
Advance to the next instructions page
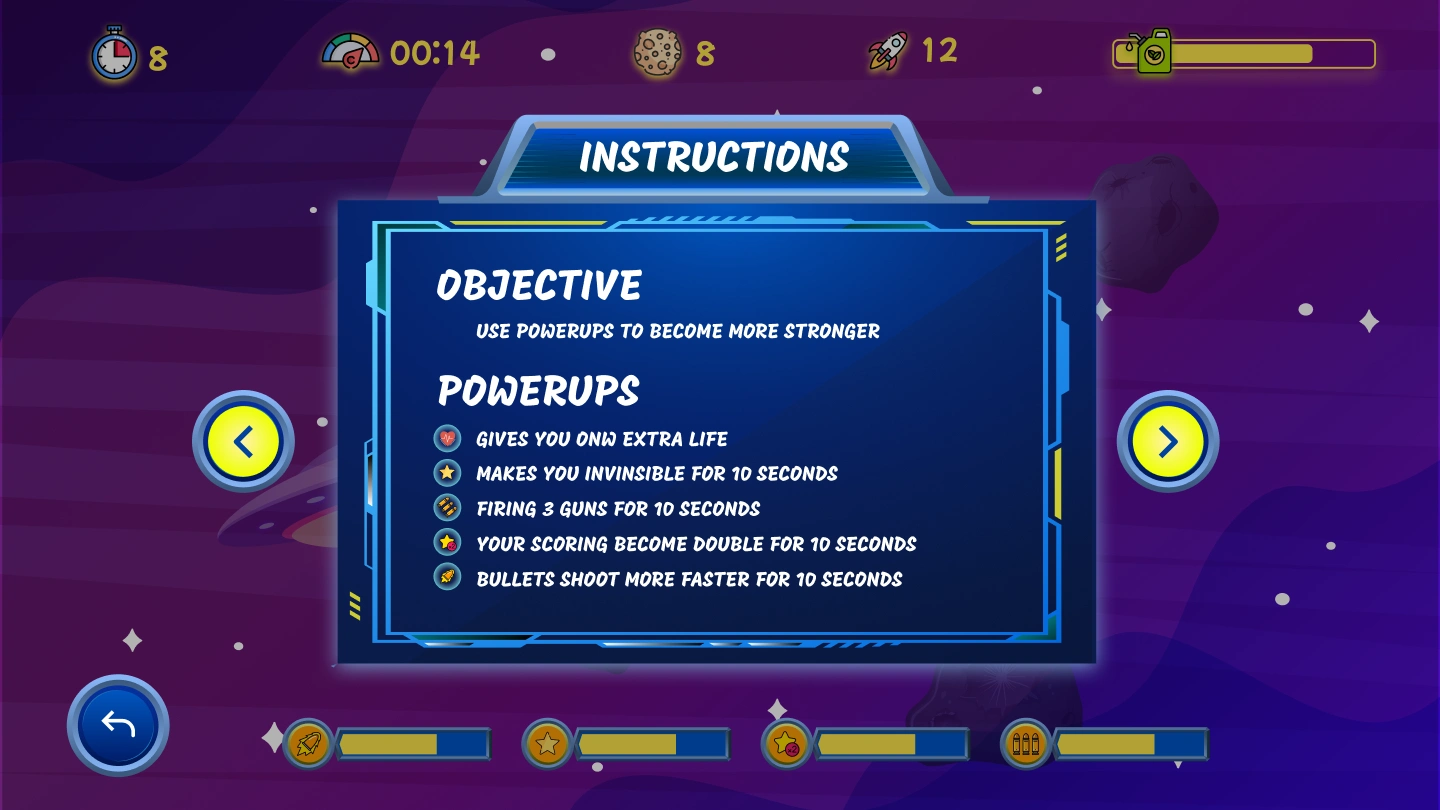(x=1167, y=441)
